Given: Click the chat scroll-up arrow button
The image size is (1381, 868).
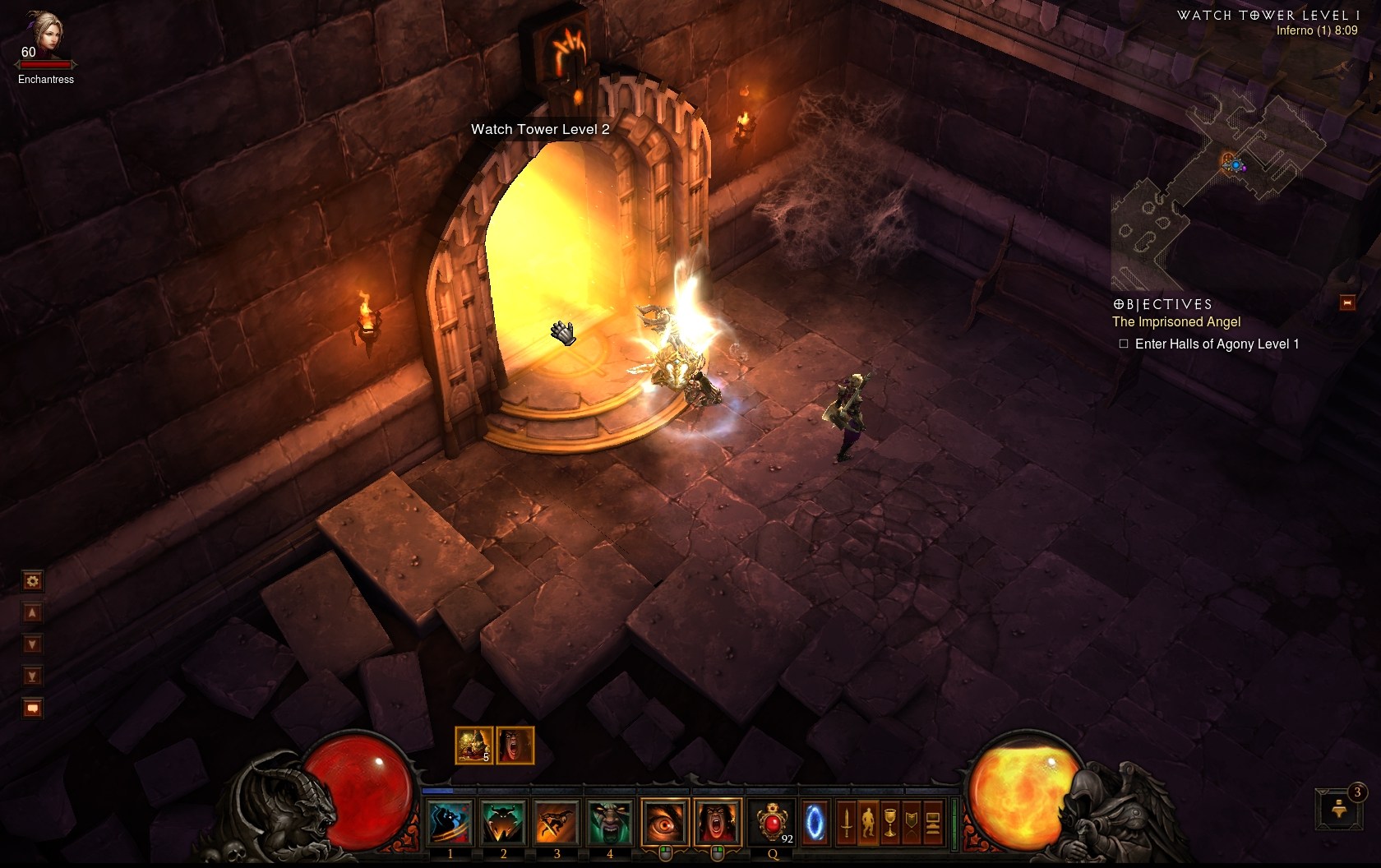Looking at the screenshot, I should [x=32, y=613].
